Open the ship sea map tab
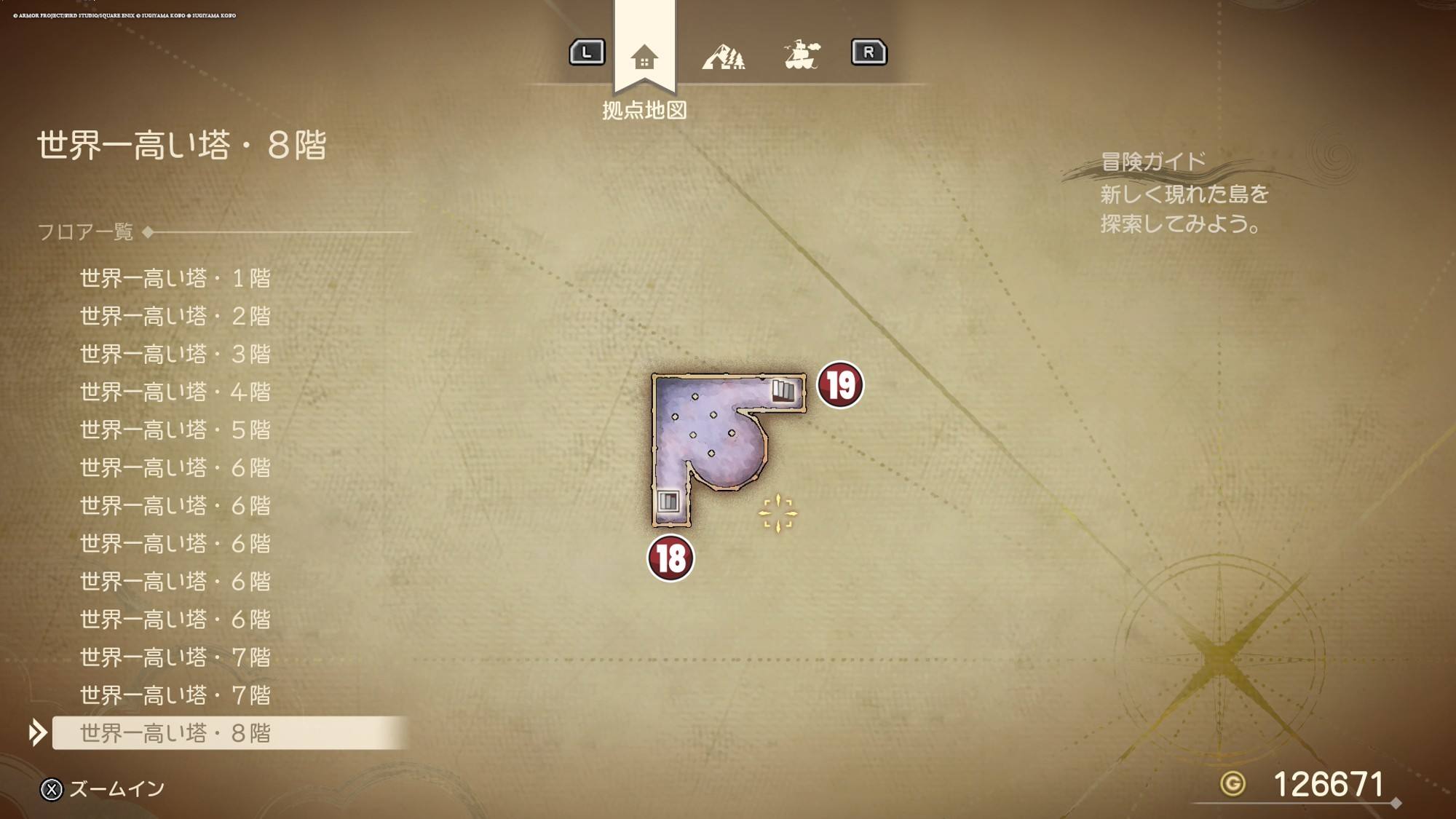Image resolution: width=1456 pixels, height=819 pixels. (802, 55)
